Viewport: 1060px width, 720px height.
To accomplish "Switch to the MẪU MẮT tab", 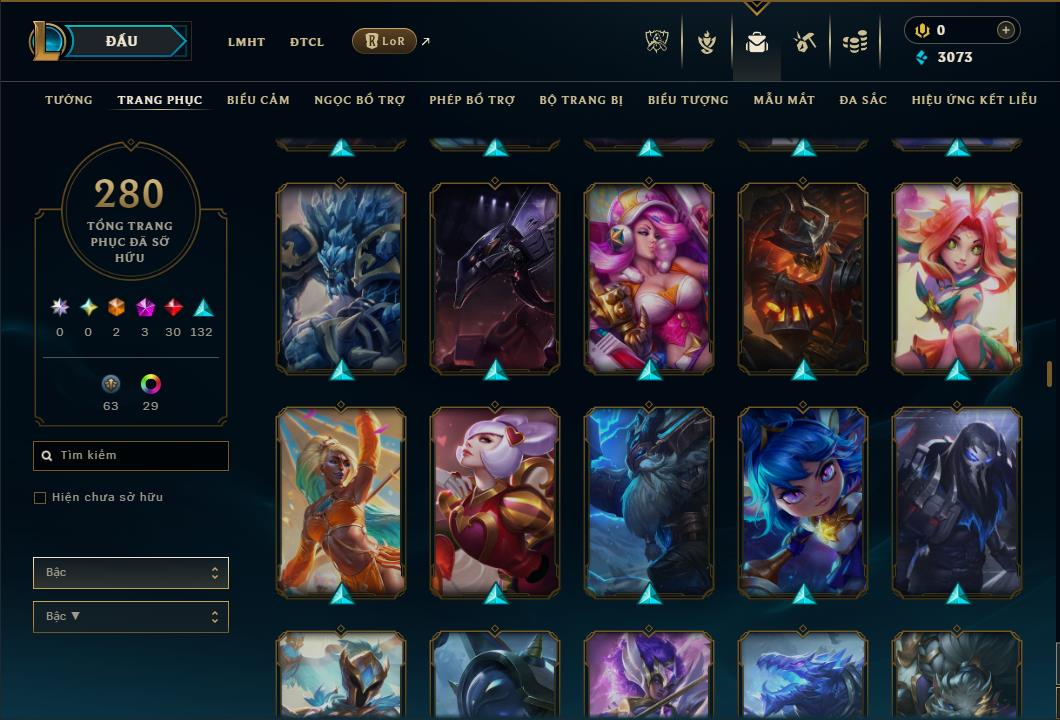I will pyautogui.click(x=784, y=100).
